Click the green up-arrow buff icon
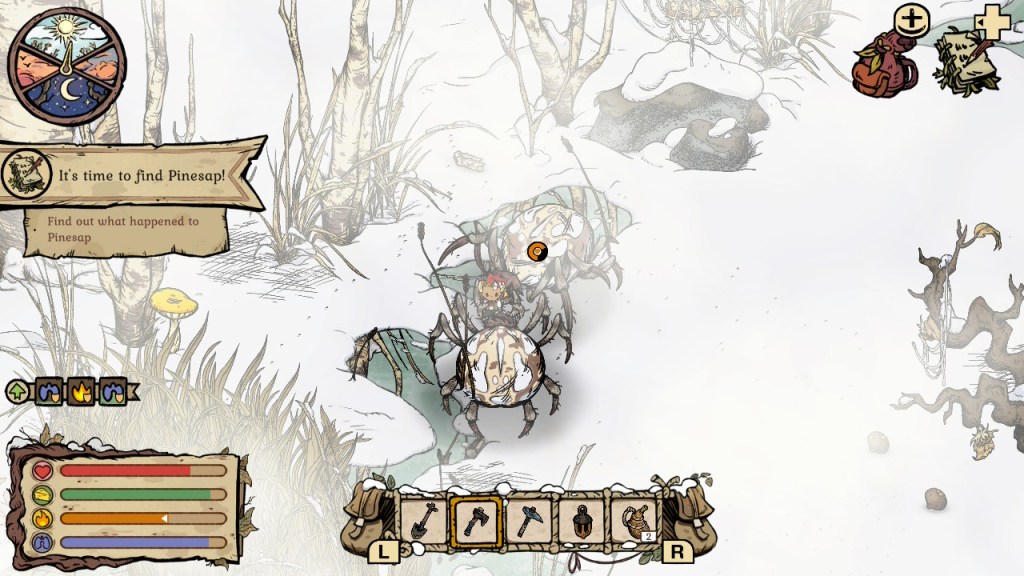Viewport: 1024px width, 576px height. 18,392
